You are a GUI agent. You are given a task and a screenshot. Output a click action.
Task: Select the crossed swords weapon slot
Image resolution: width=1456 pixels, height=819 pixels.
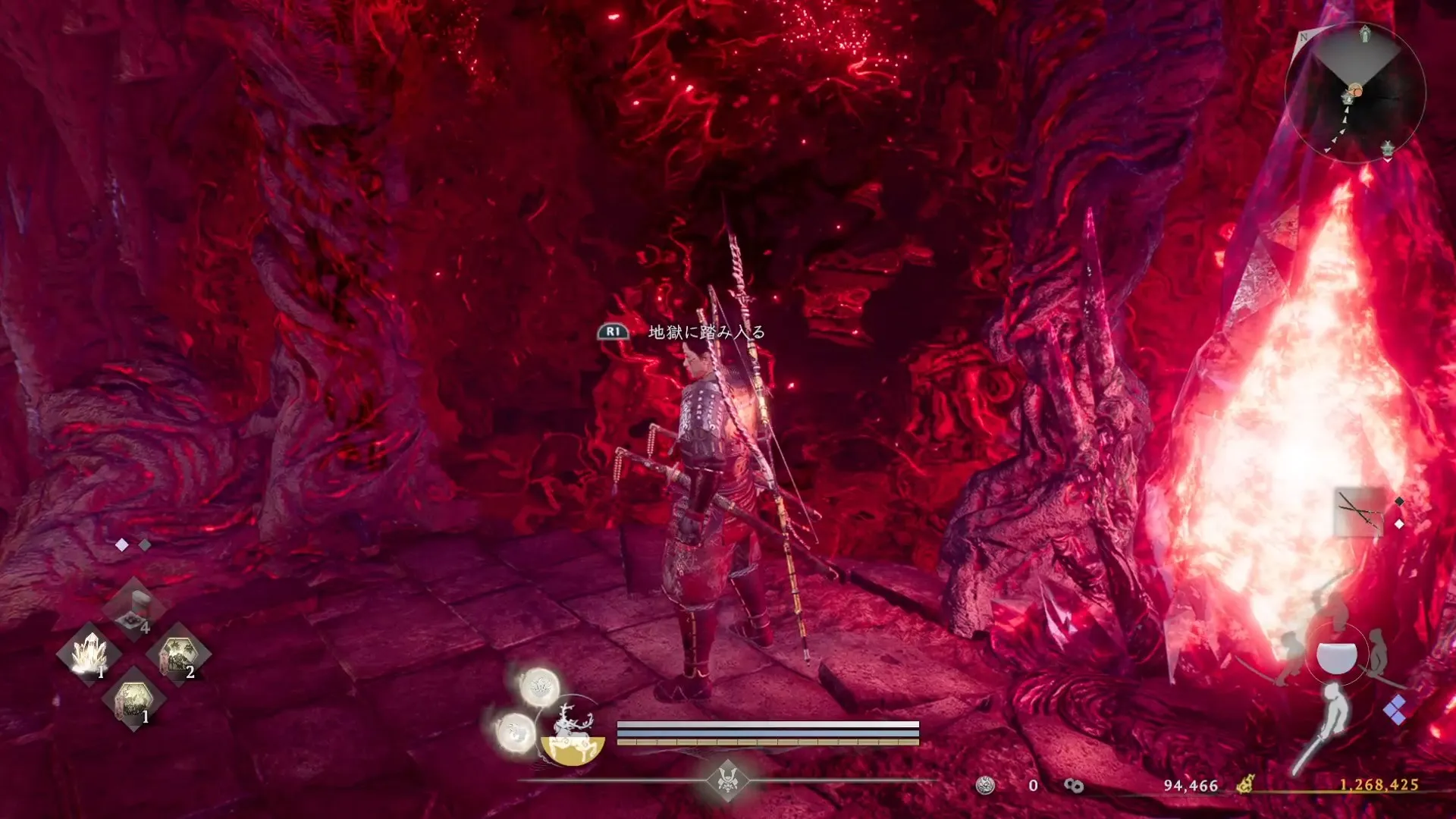point(1359,512)
